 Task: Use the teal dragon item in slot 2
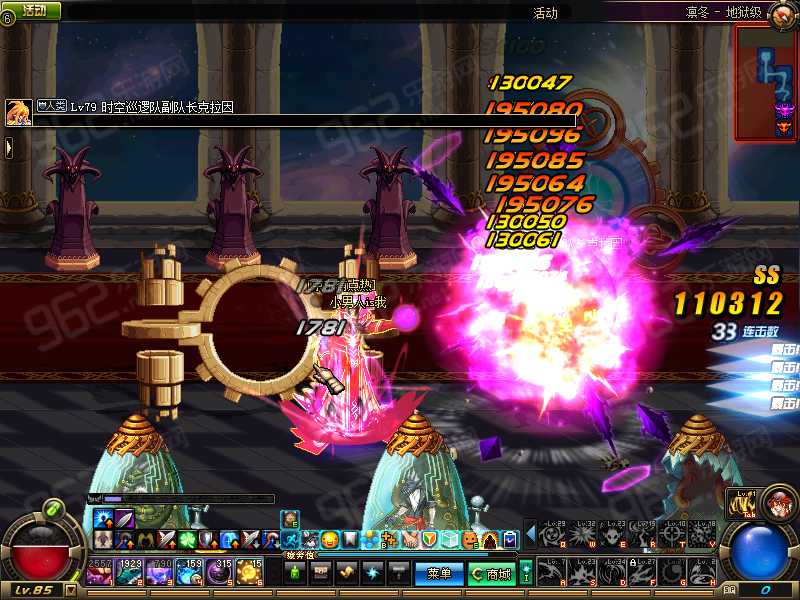(130, 573)
